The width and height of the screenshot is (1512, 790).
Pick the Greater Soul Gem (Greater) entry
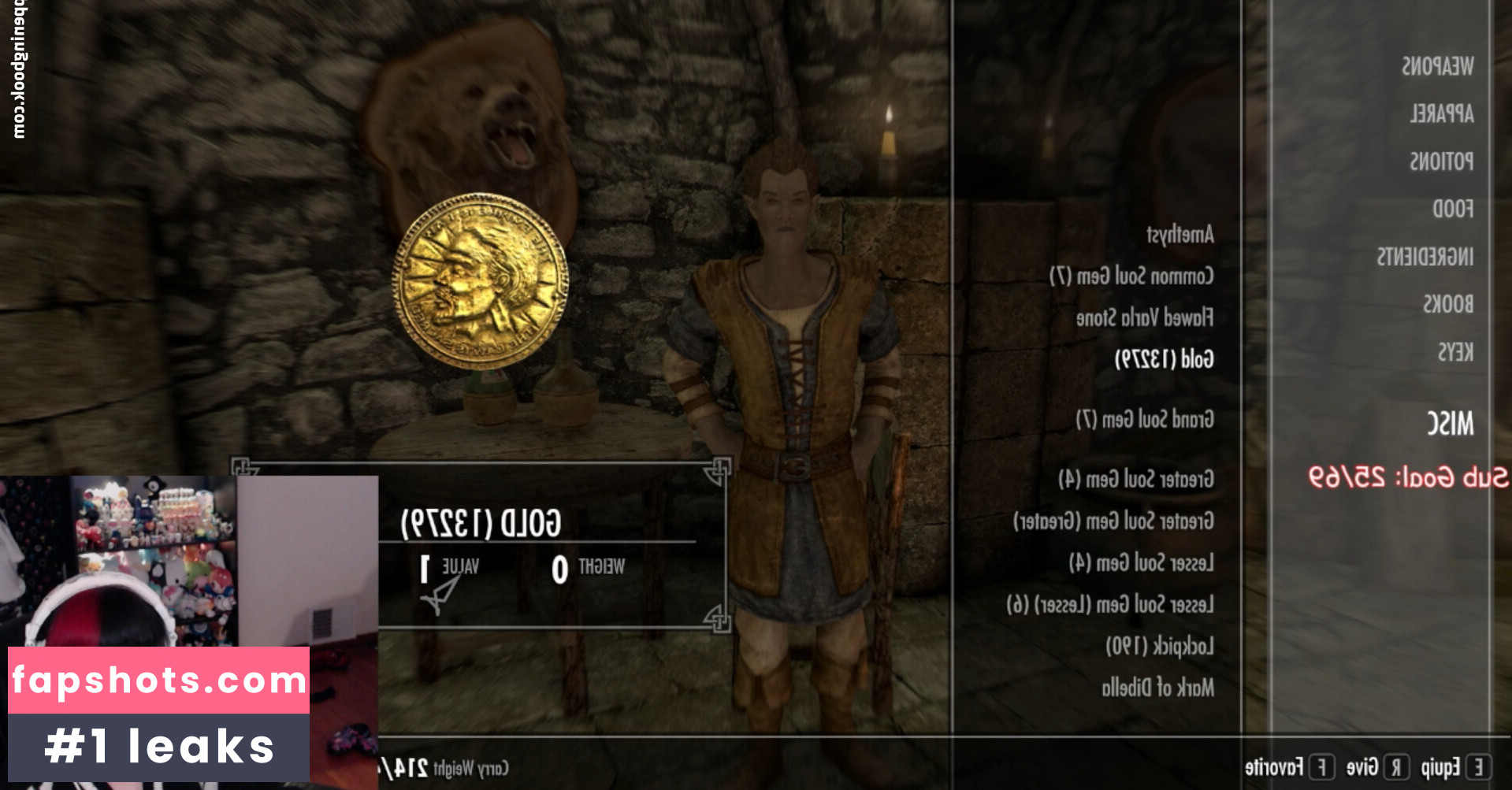click(1113, 521)
